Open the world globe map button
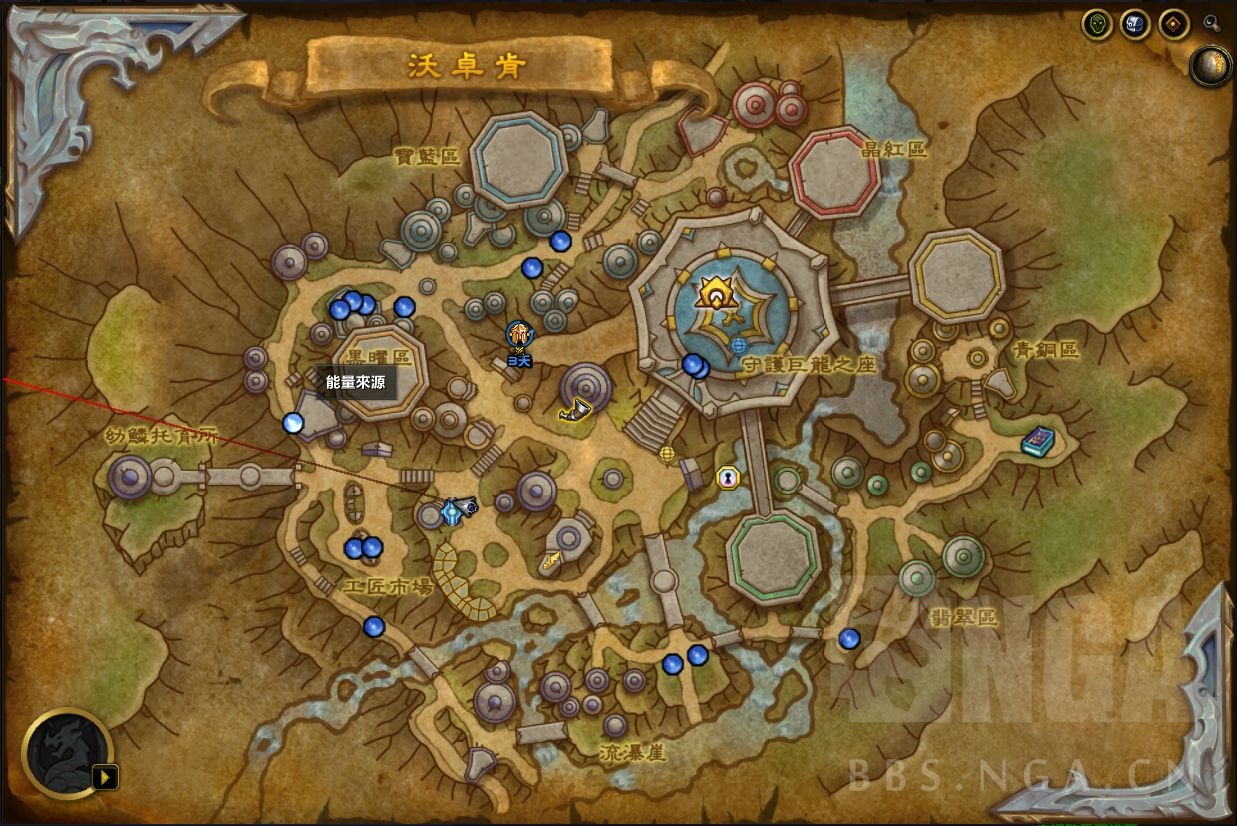Image resolution: width=1237 pixels, height=826 pixels. click(x=1211, y=66)
